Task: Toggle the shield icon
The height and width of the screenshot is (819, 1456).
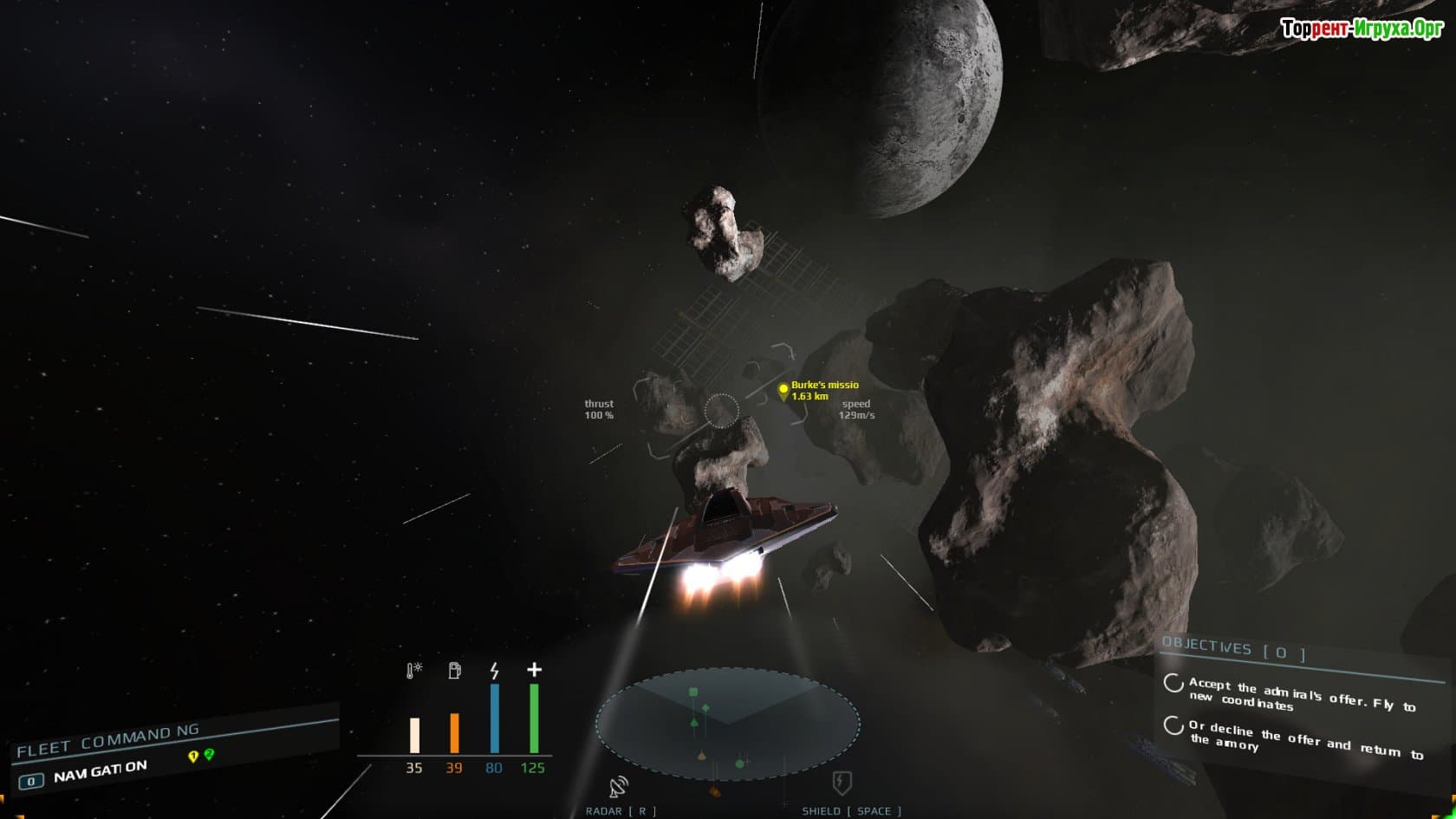Action: click(x=842, y=783)
